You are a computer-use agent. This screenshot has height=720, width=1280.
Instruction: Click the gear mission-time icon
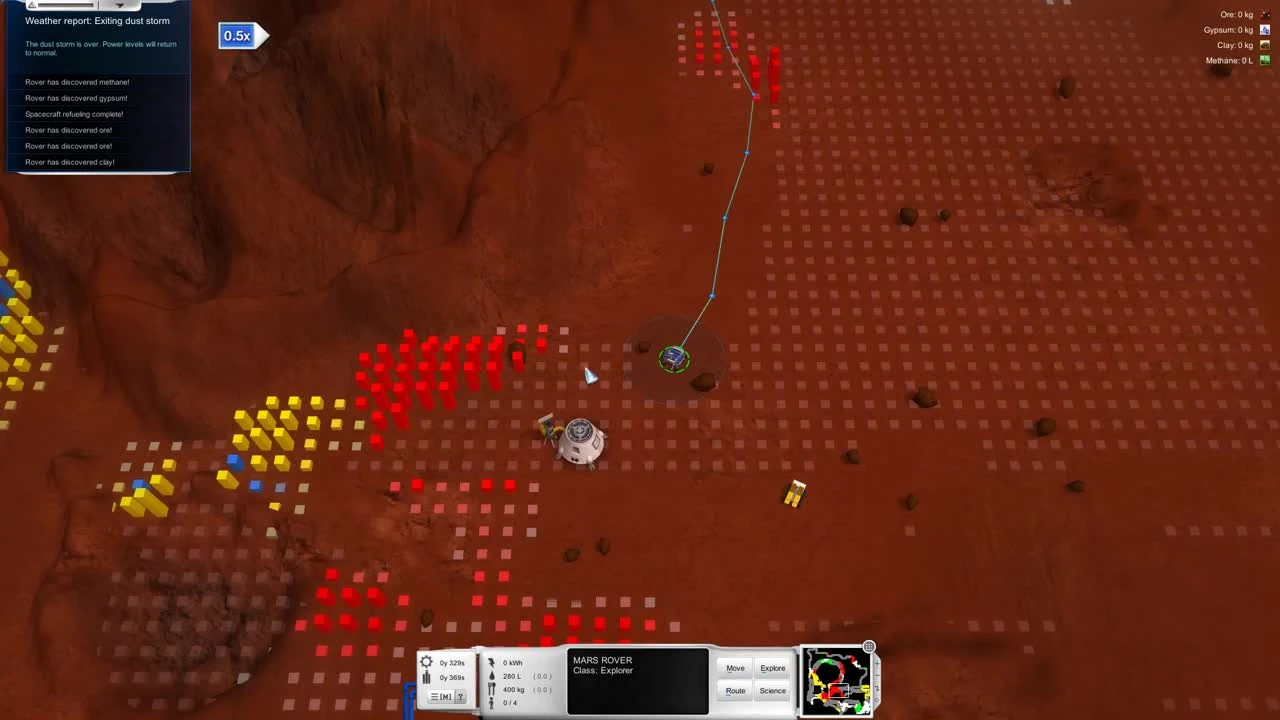(x=427, y=661)
